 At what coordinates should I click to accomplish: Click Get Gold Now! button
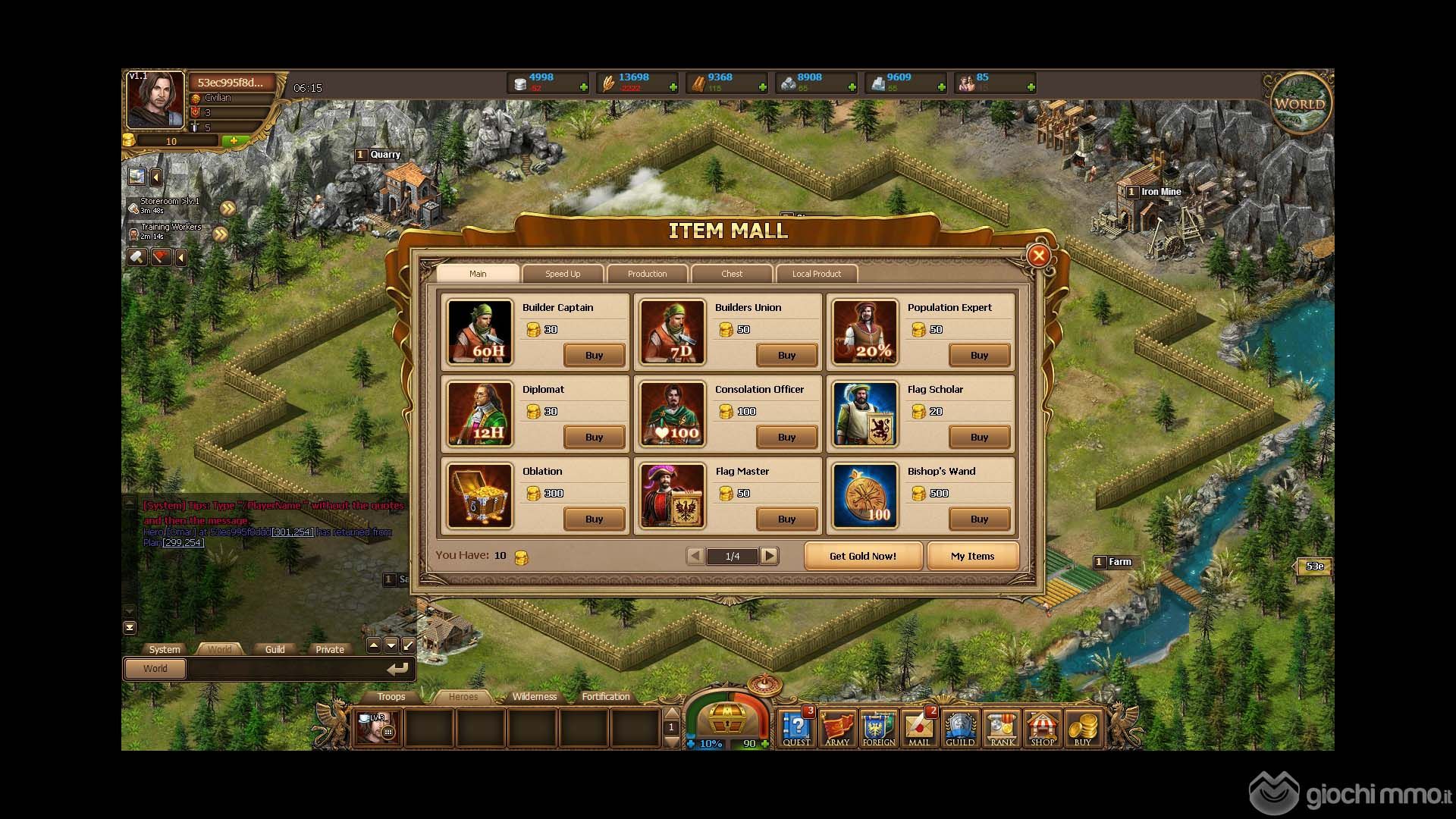tap(862, 556)
